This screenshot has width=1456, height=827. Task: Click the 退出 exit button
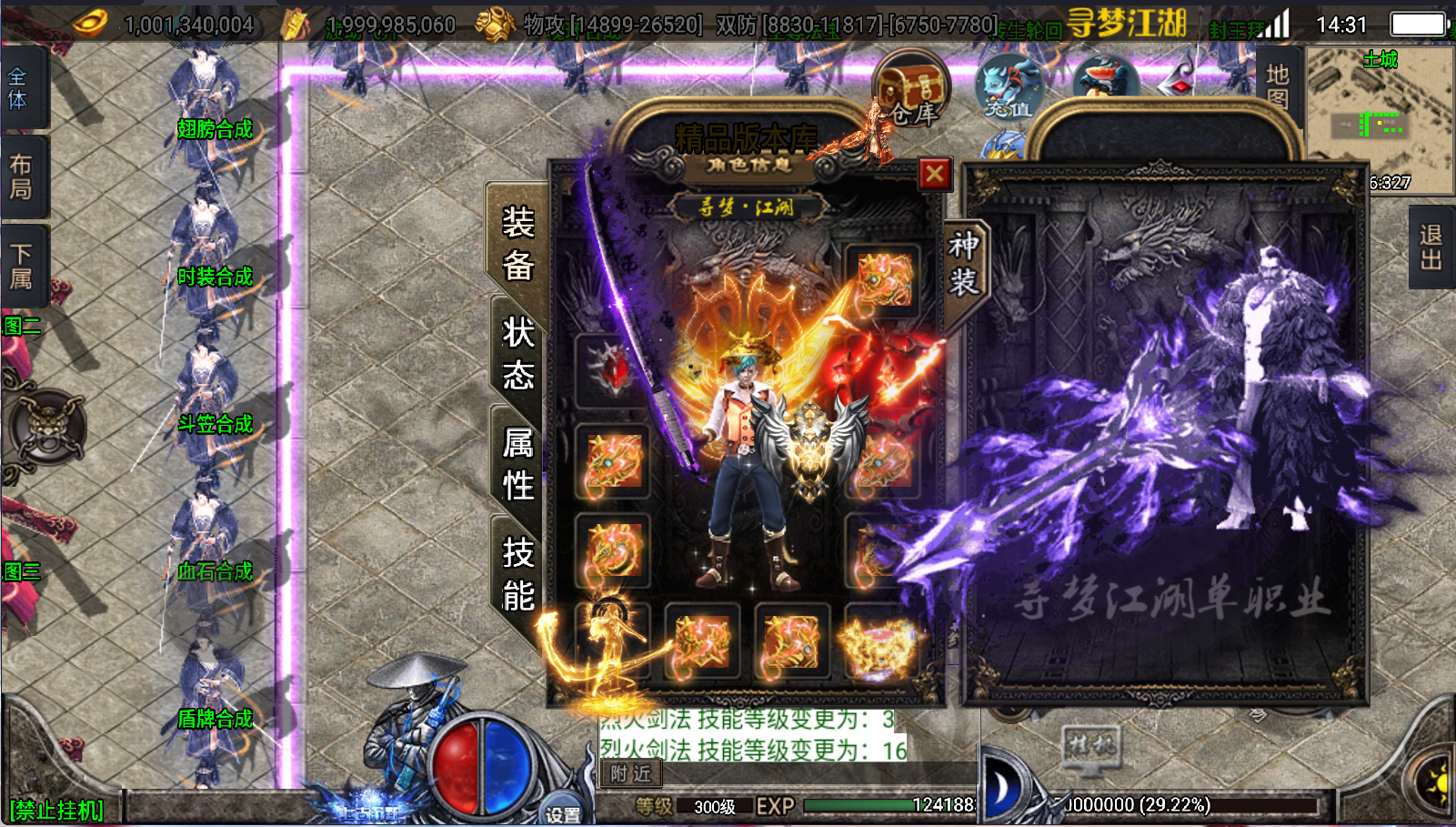pos(1431,247)
